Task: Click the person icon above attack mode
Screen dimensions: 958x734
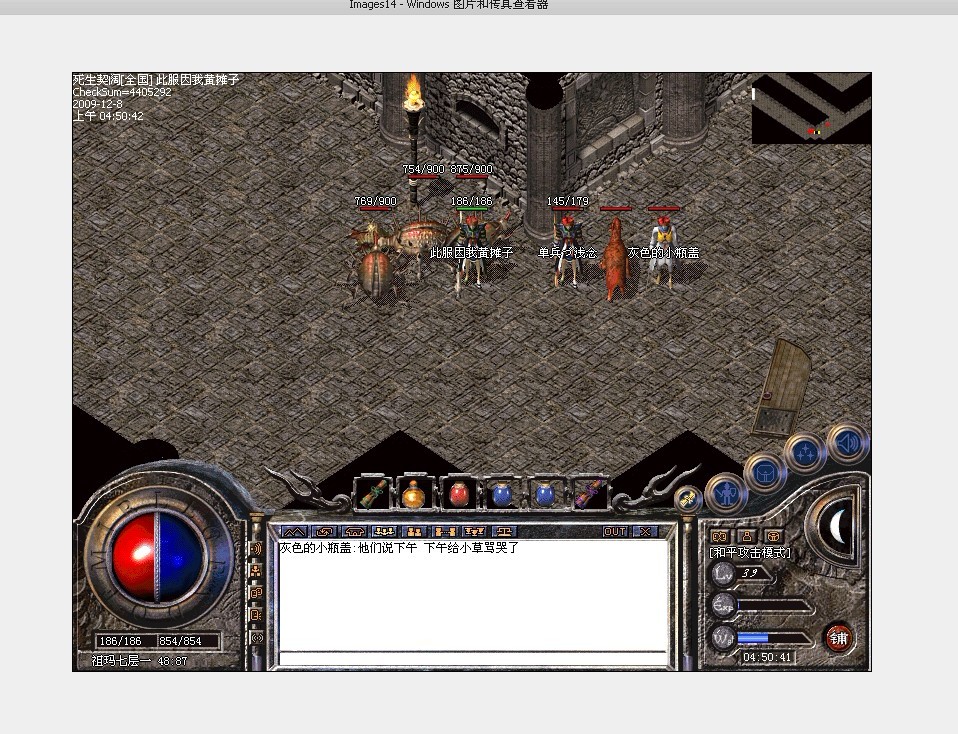Action: (x=745, y=536)
